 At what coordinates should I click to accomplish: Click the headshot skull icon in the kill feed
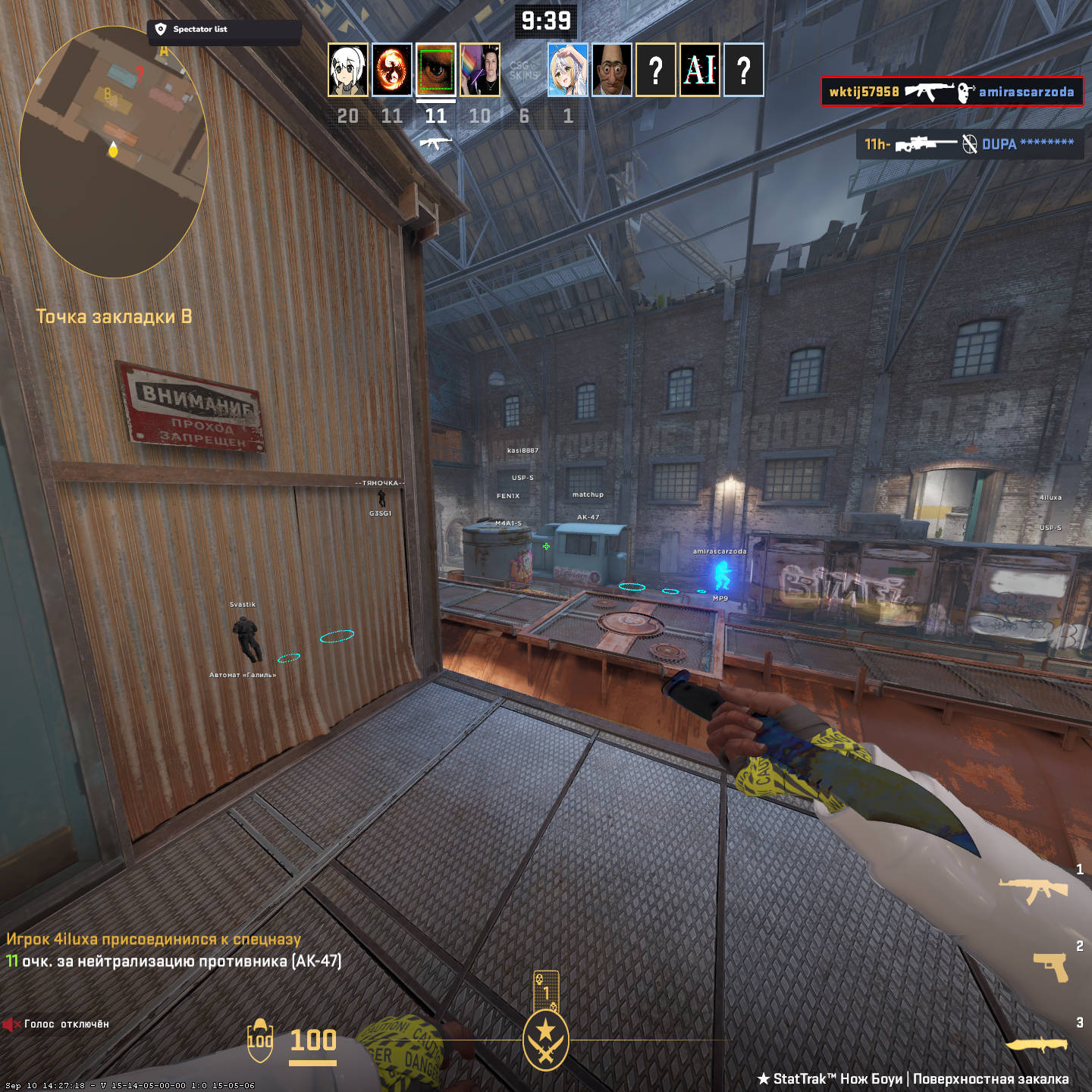[x=965, y=93]
